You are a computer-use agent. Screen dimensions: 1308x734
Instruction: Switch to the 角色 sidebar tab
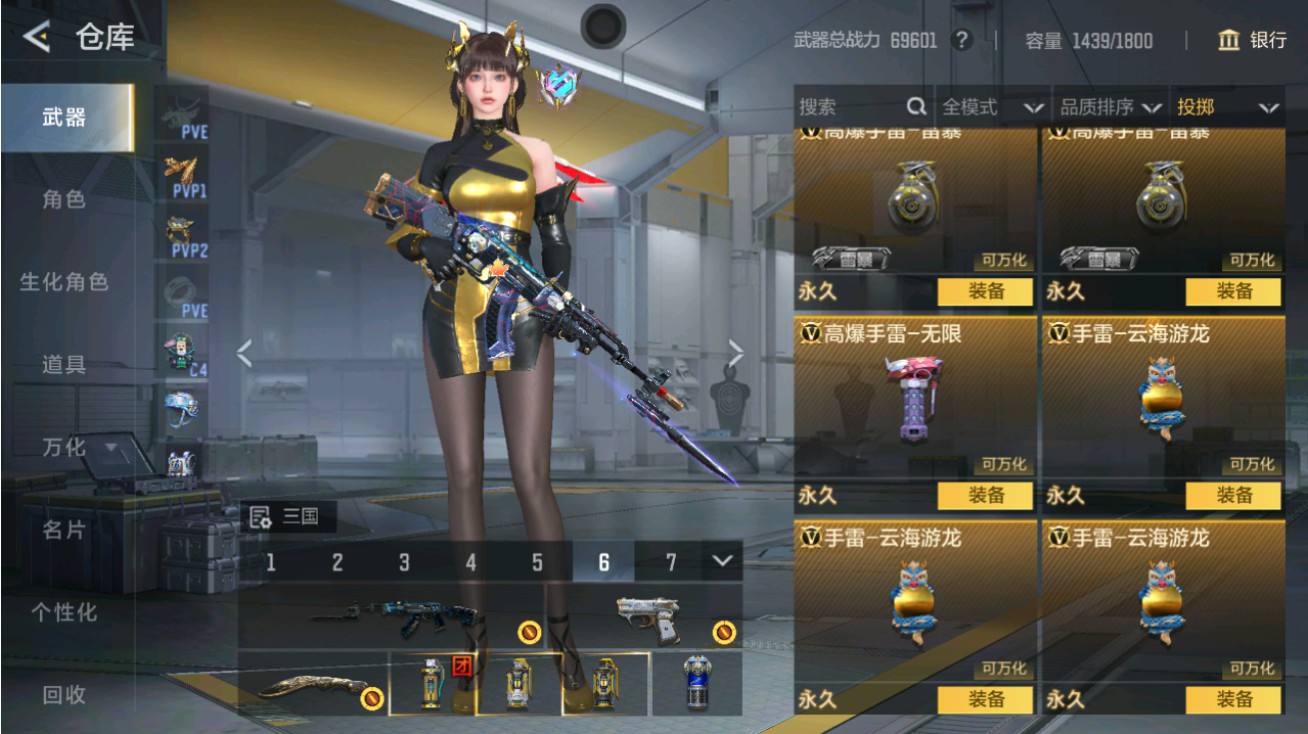[62, 198]
